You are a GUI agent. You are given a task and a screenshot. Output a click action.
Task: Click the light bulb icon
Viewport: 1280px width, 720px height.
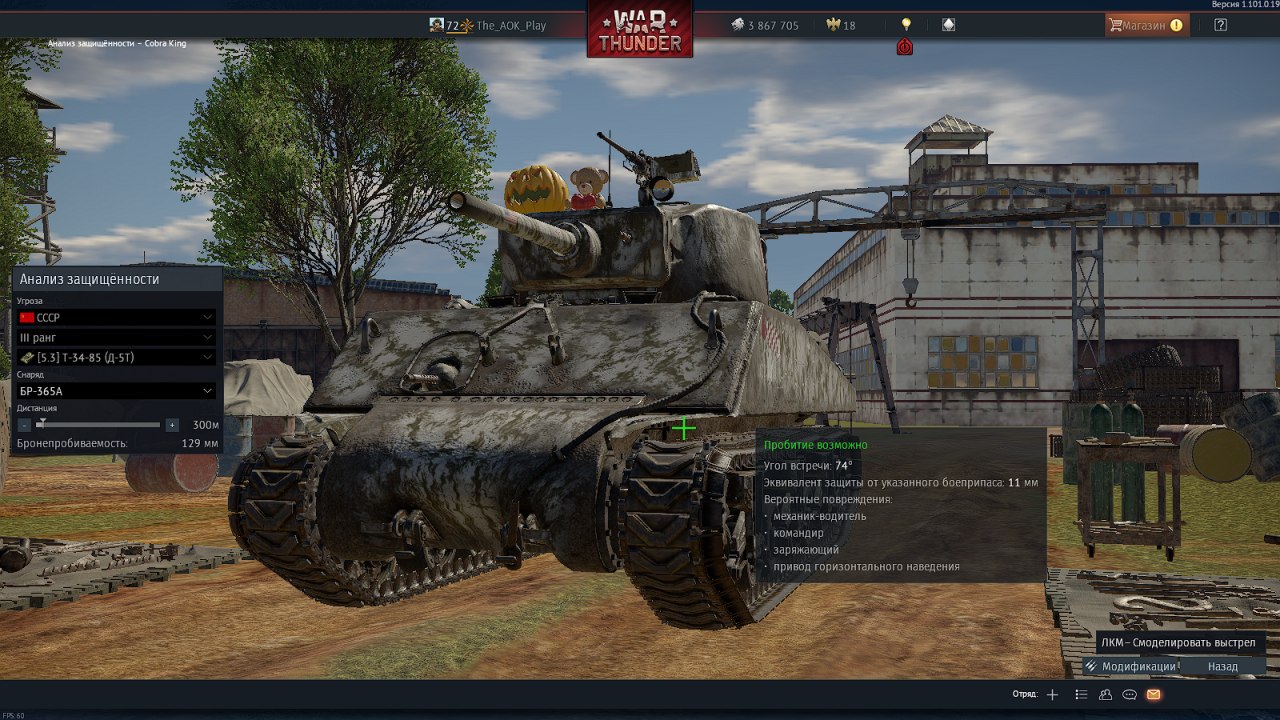coord(906,24)
